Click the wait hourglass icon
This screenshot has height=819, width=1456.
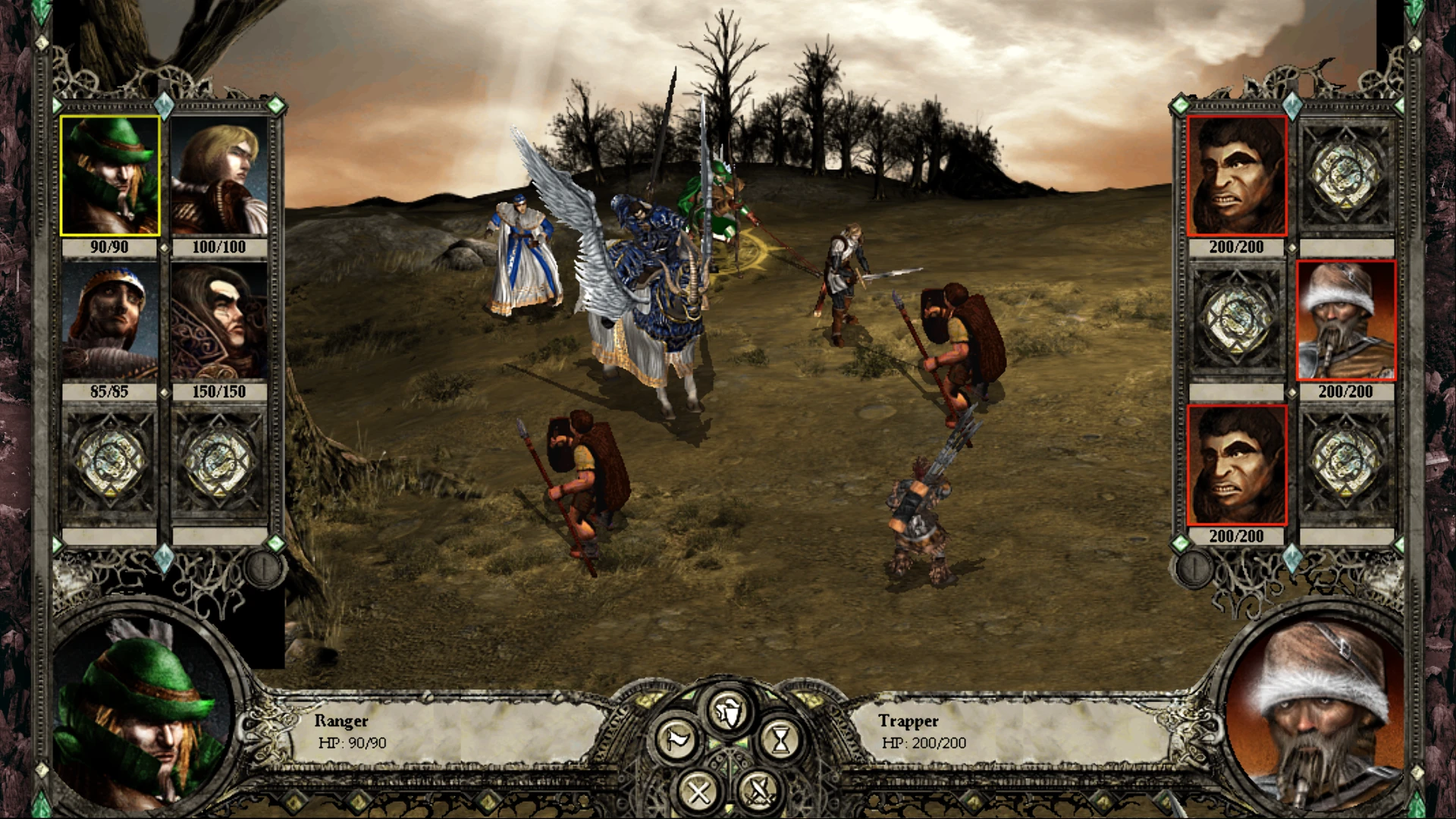pyautogui.click(x=779, y=738)
